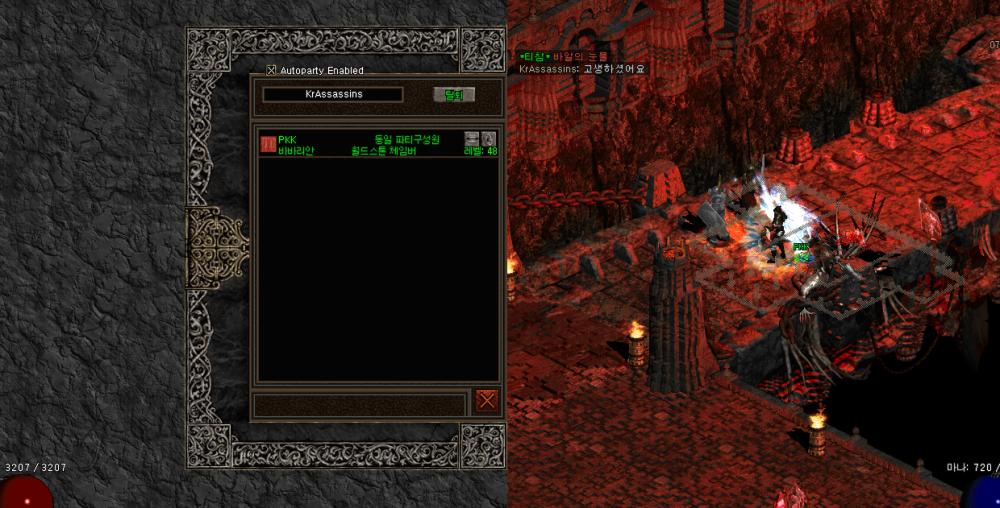Click PKK's red hostility icon
The width and height of the screenshot is (1000, 508).
[268, 144]
